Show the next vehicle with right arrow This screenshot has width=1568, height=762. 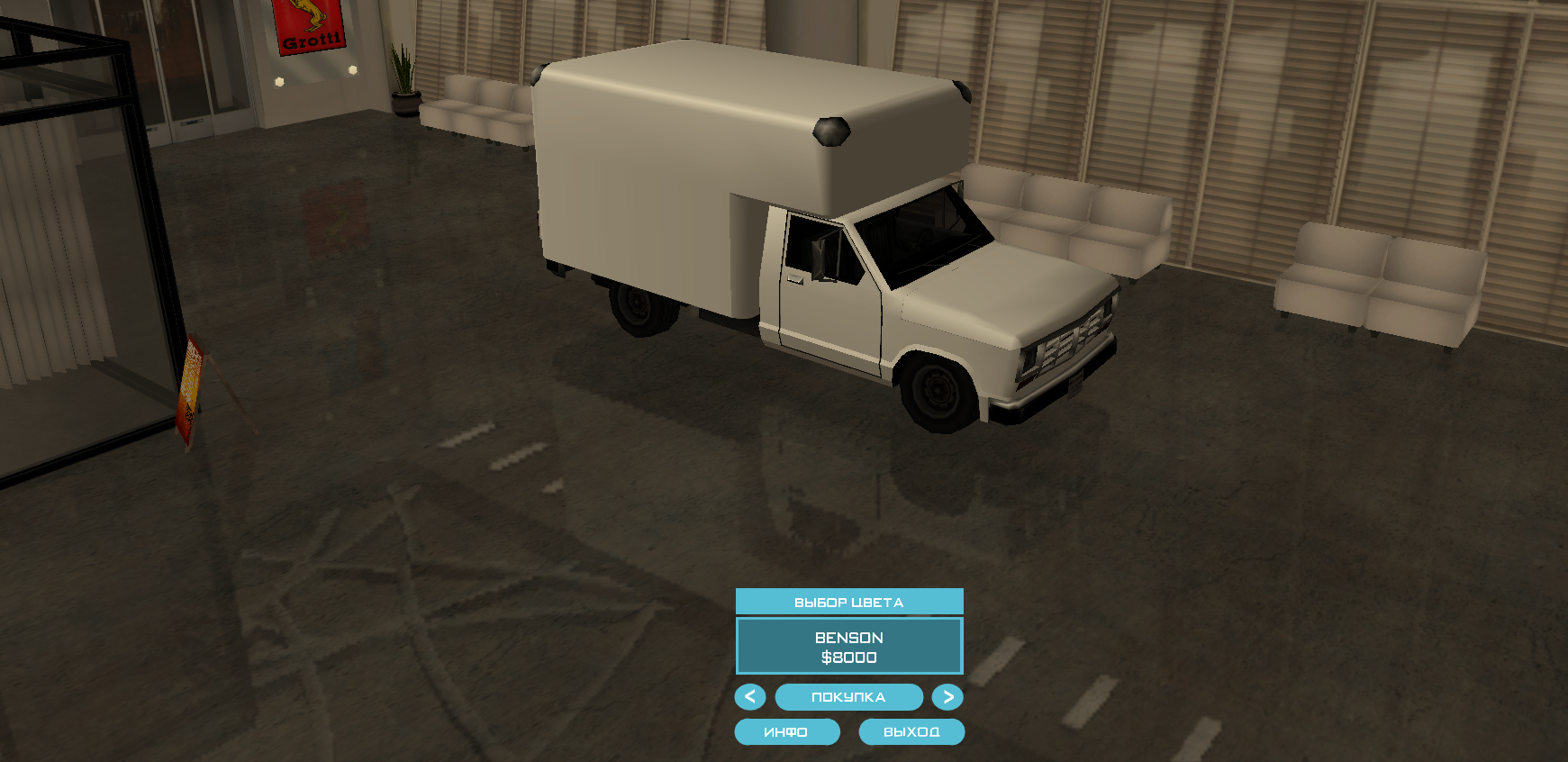(947, 697)
